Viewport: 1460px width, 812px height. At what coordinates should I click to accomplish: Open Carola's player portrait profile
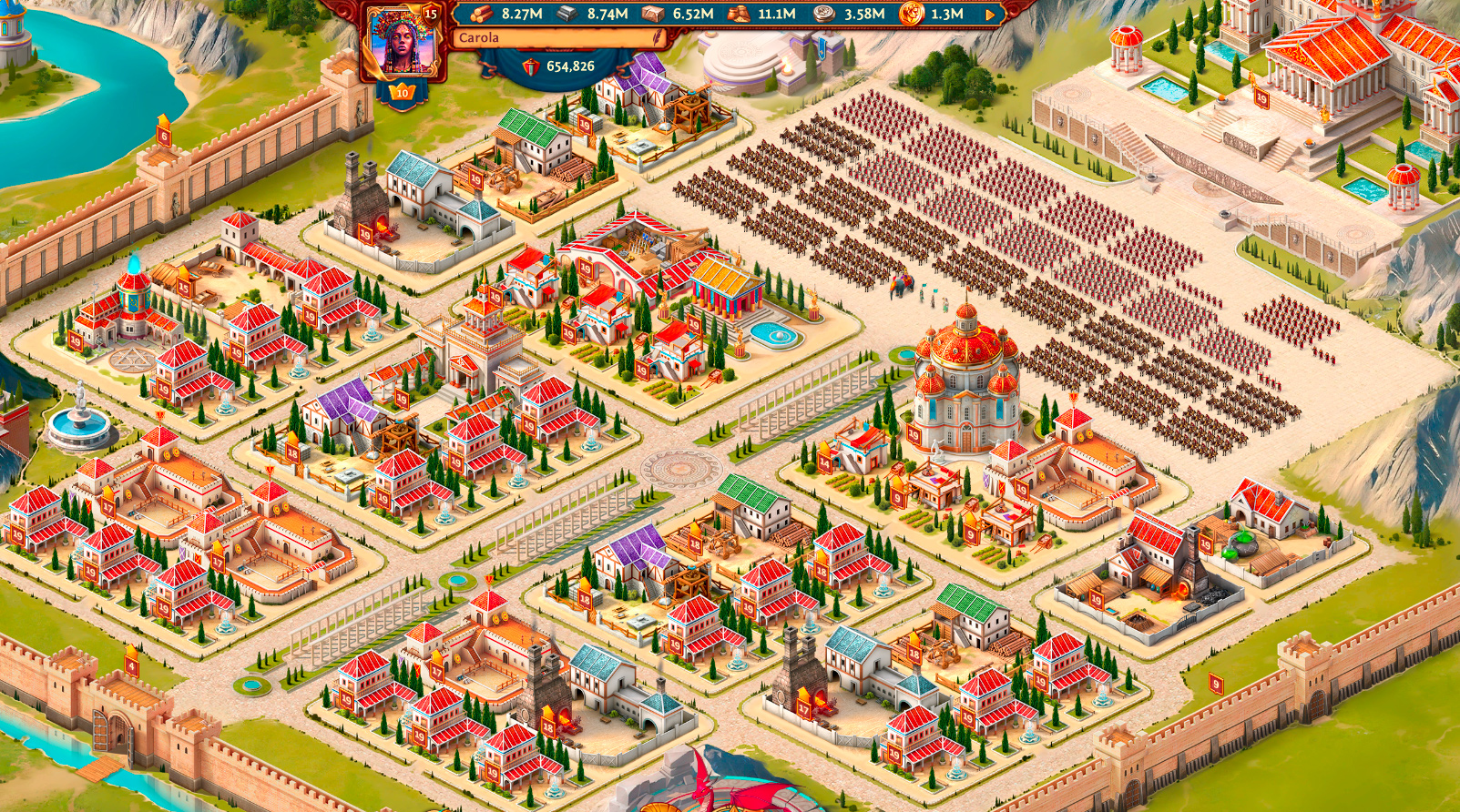click(x=402, y=42)
